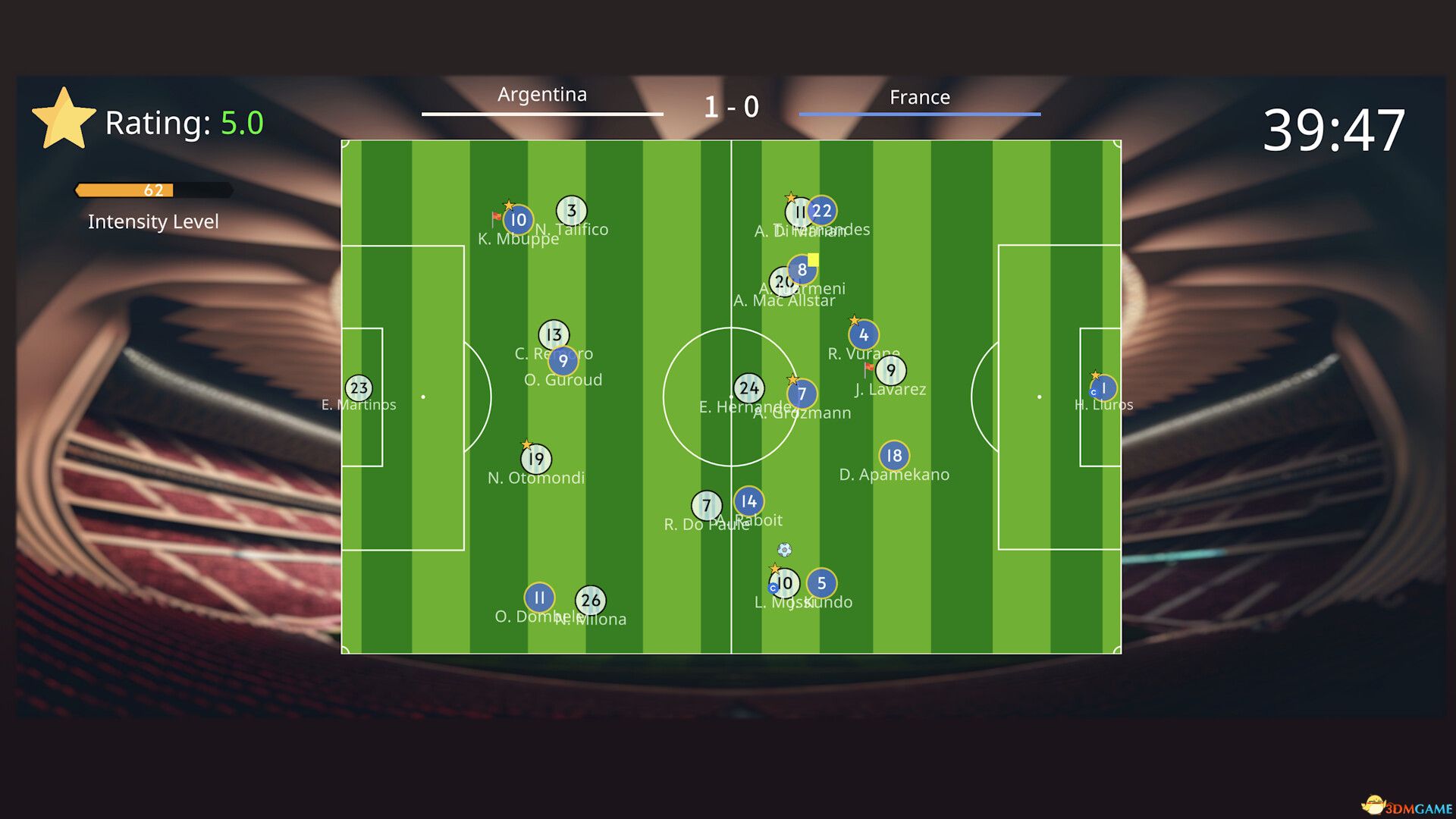
Task: Click the yellow card icon on player 8
Action: [x=813, y=259]
